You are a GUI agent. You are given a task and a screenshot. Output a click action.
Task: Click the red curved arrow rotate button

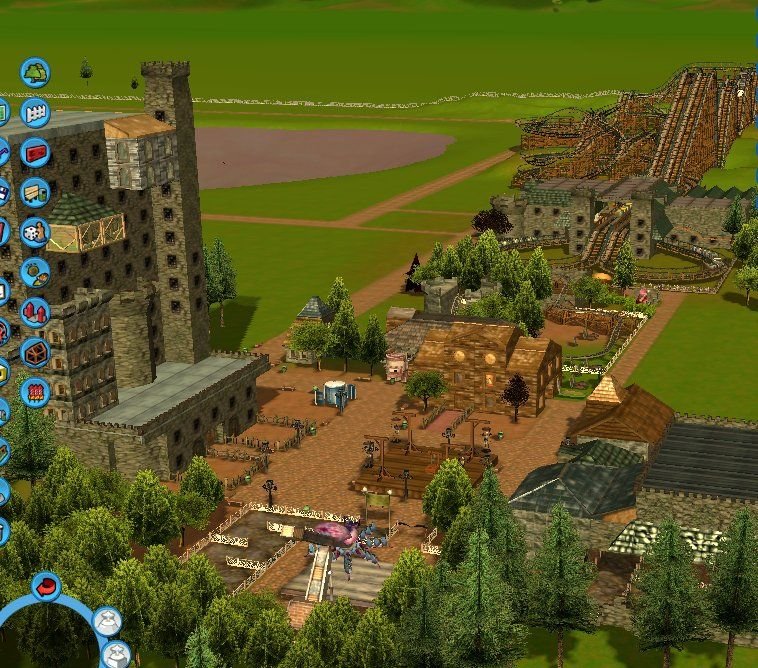pos(46,586)
